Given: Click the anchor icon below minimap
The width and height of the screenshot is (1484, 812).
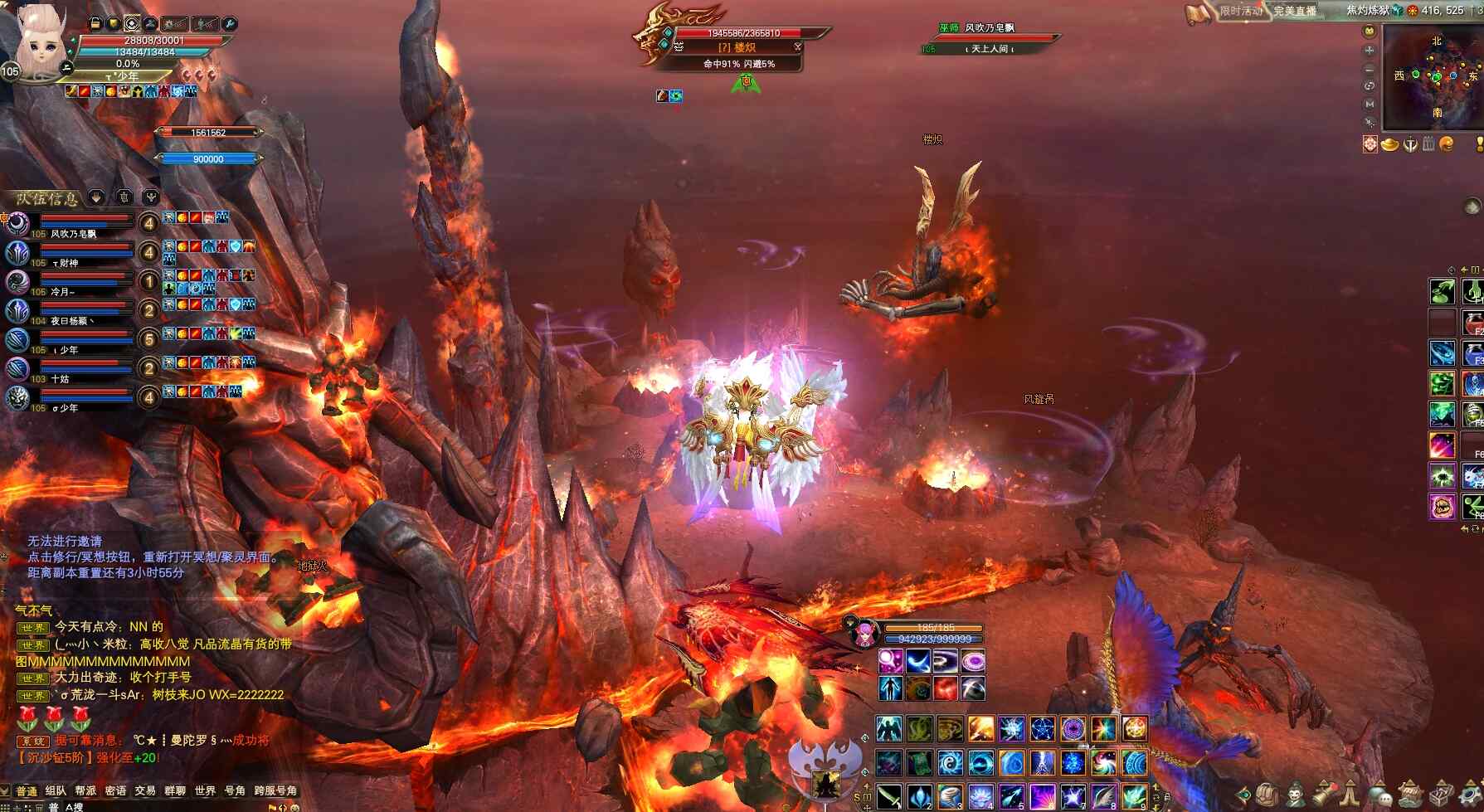Looking at the screenshot, I should point(1409,144).
